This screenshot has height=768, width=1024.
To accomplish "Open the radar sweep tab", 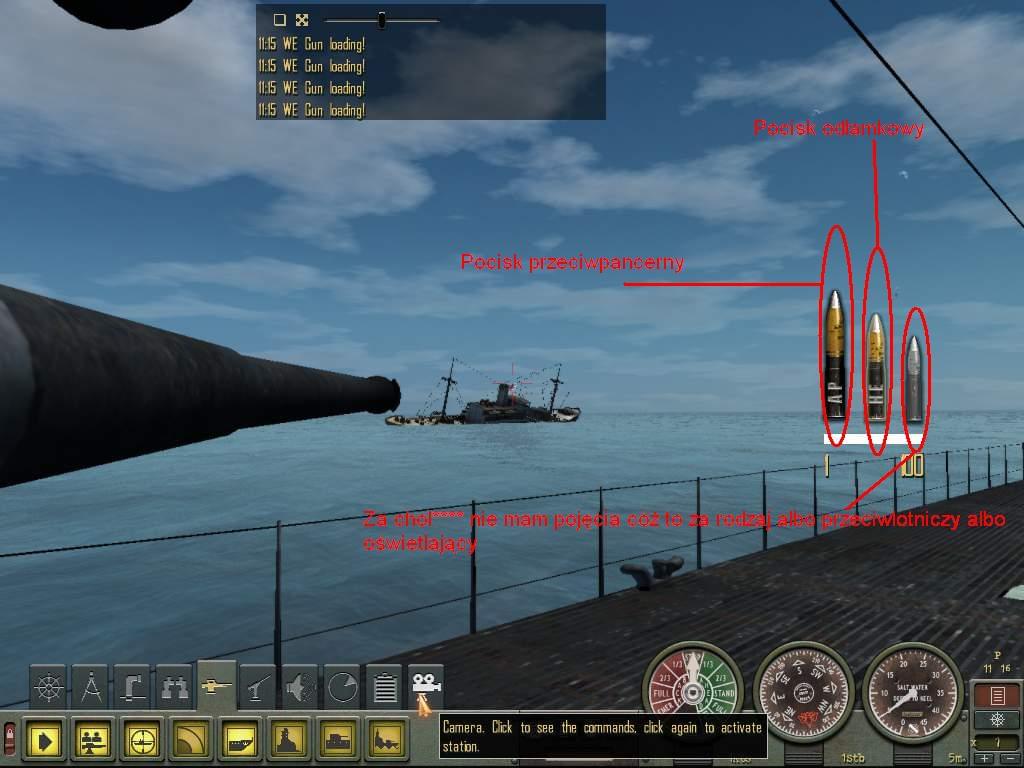I will click(343, 687).
